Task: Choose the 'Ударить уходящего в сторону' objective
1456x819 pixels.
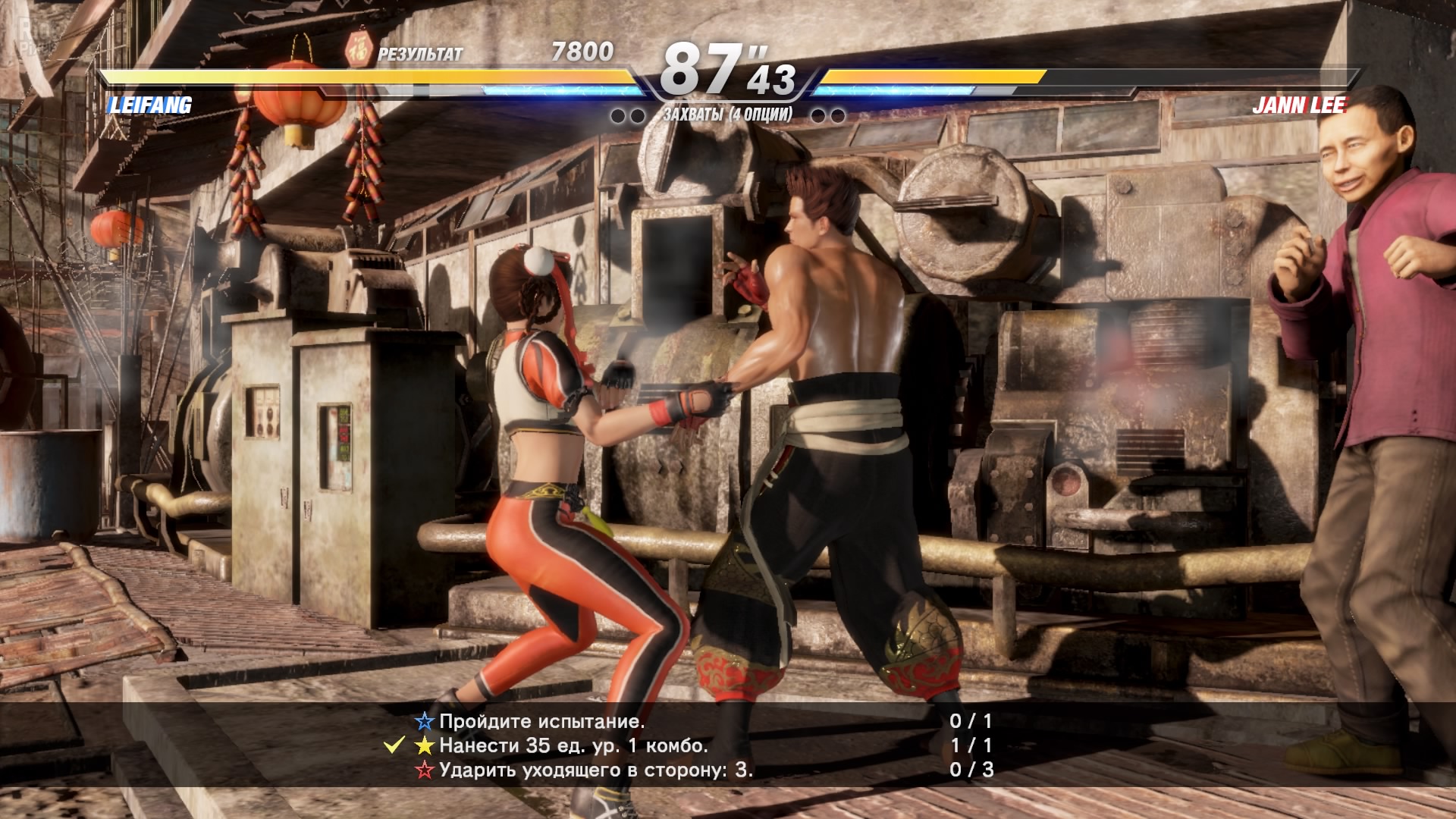Action: point(595,770)
